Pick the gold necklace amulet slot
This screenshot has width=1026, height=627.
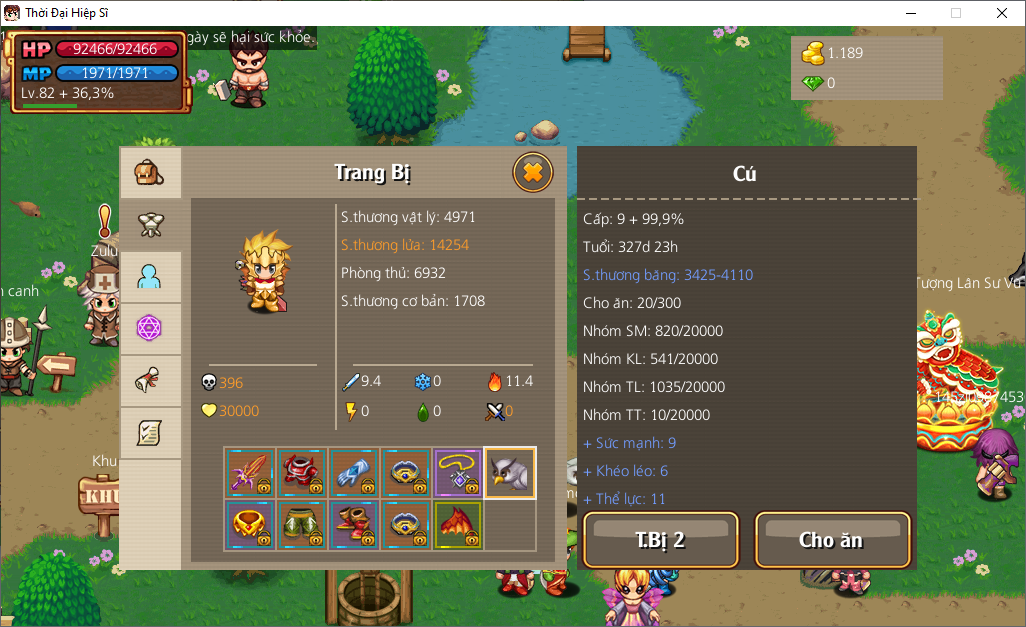(x=458, y=473)
